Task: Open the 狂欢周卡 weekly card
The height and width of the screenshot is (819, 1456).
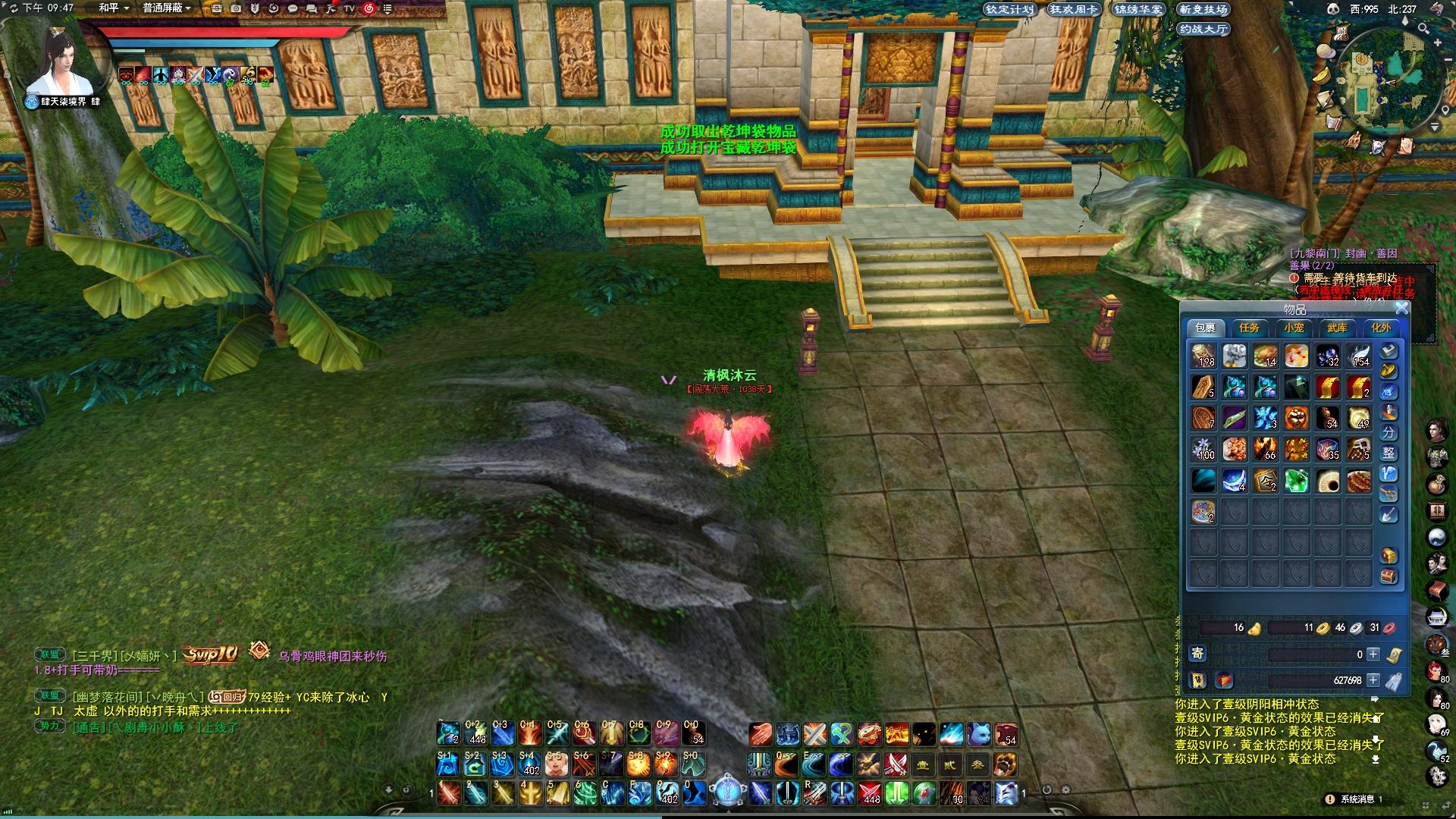Action: click(1073, 9)
